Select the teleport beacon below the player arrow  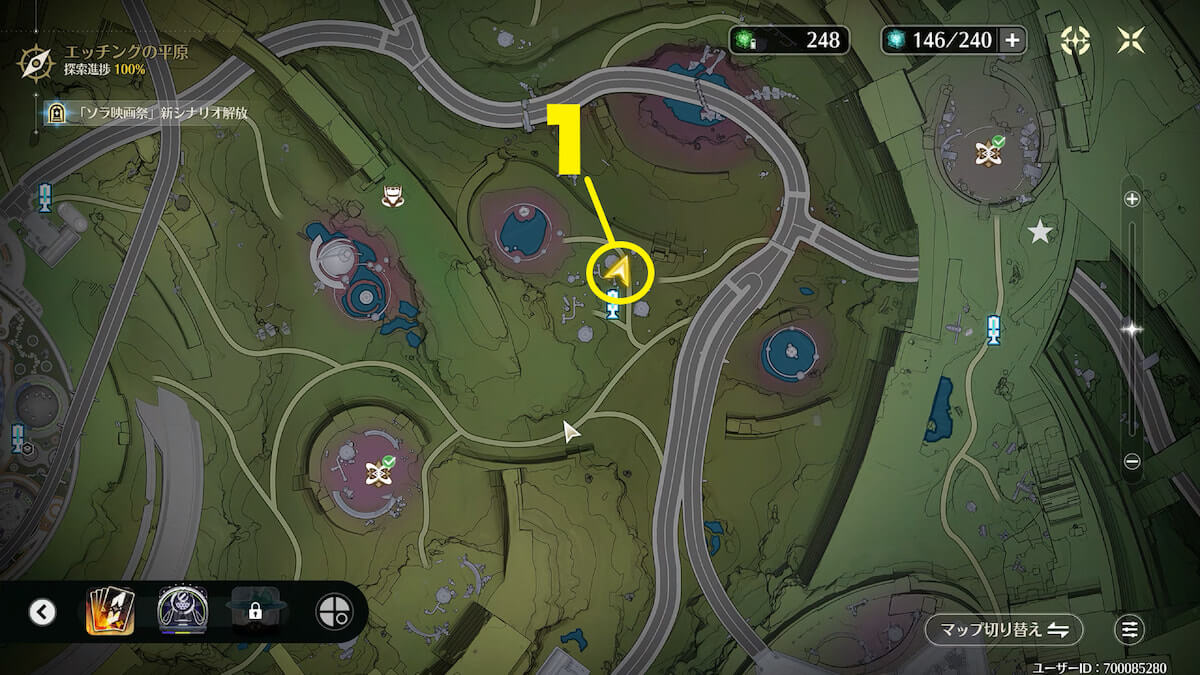pyautogui.click(x=612, y=311)
